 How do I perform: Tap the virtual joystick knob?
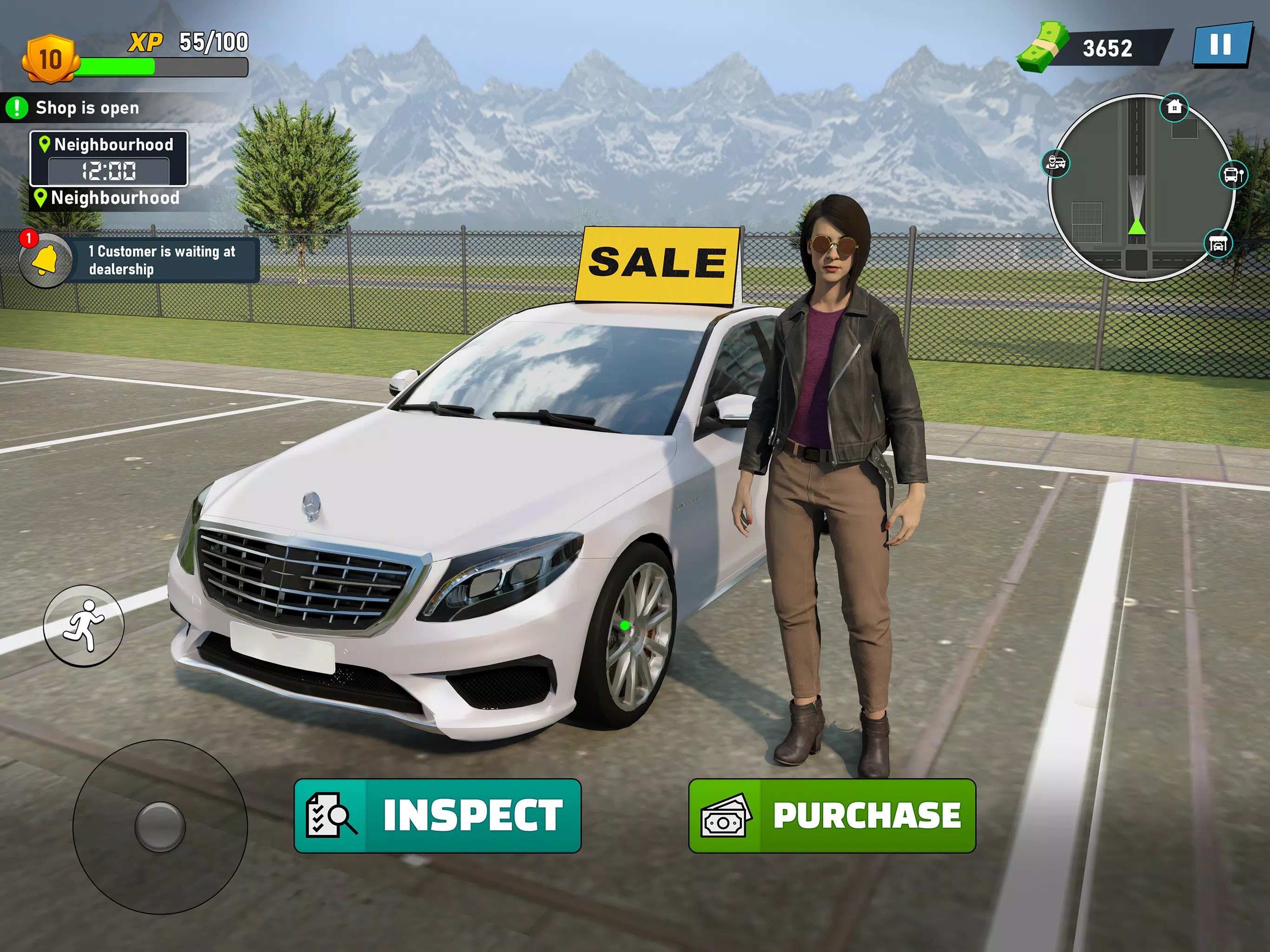[159, 827]
